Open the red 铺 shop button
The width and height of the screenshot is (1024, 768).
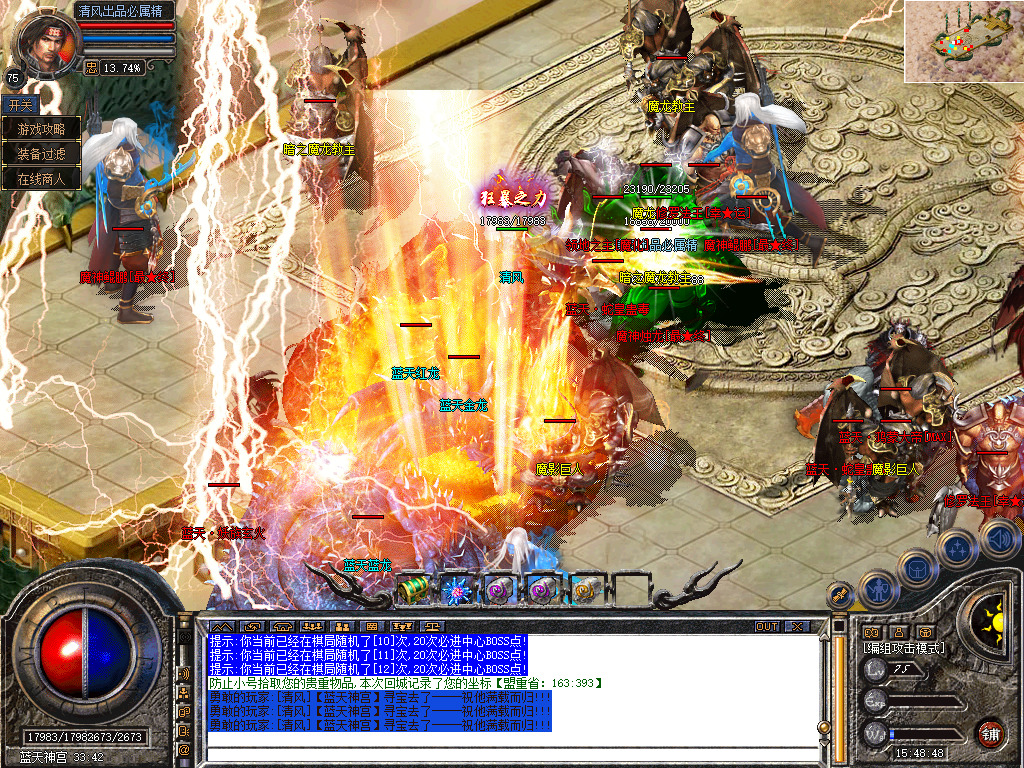pyautogui.click(x=990, y=733)
